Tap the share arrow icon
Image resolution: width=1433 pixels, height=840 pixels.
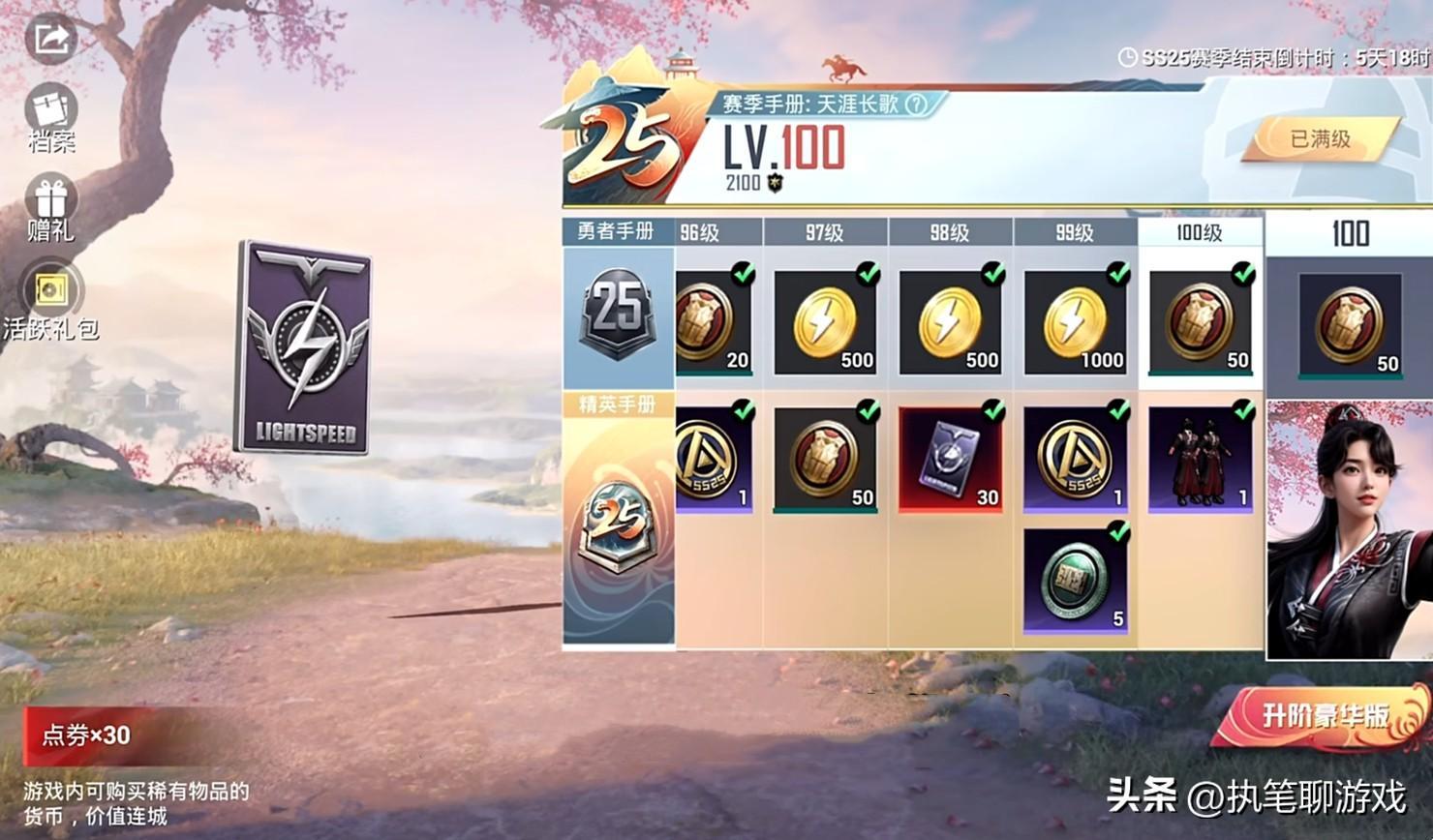click(50, 40)
